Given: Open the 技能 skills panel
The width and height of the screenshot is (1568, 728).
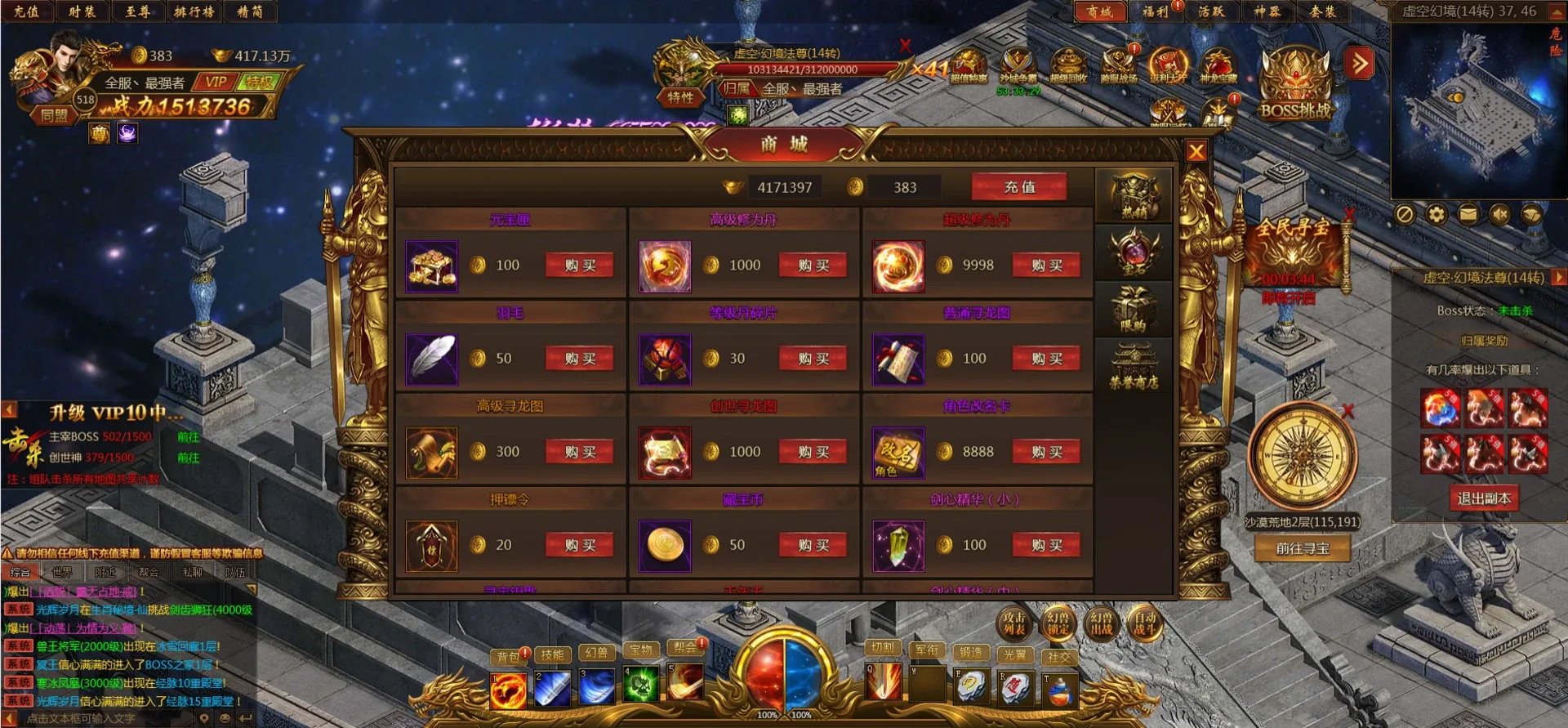Looking at the screenshot, I should point(551,654).
